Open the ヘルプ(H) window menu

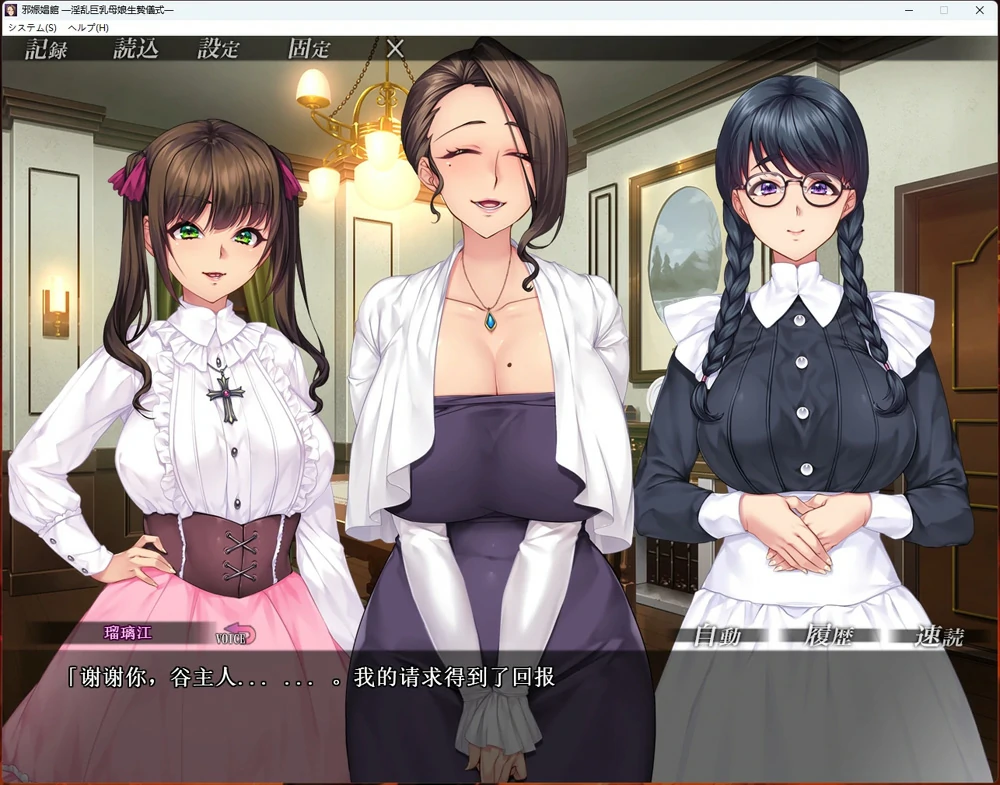(88, 27)
